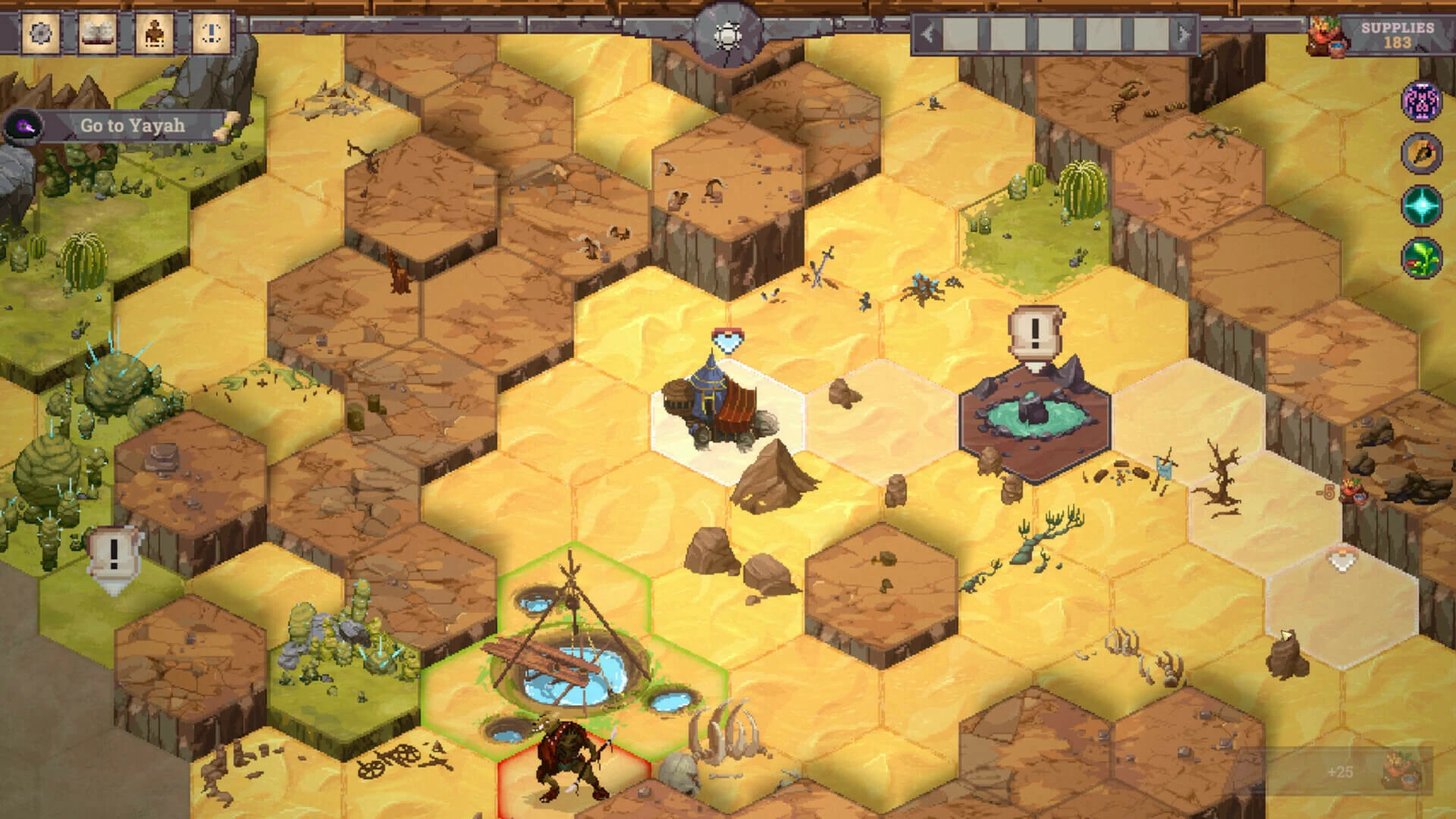Open the book journal button
The image size is (1456, 819).
[97, 34]
